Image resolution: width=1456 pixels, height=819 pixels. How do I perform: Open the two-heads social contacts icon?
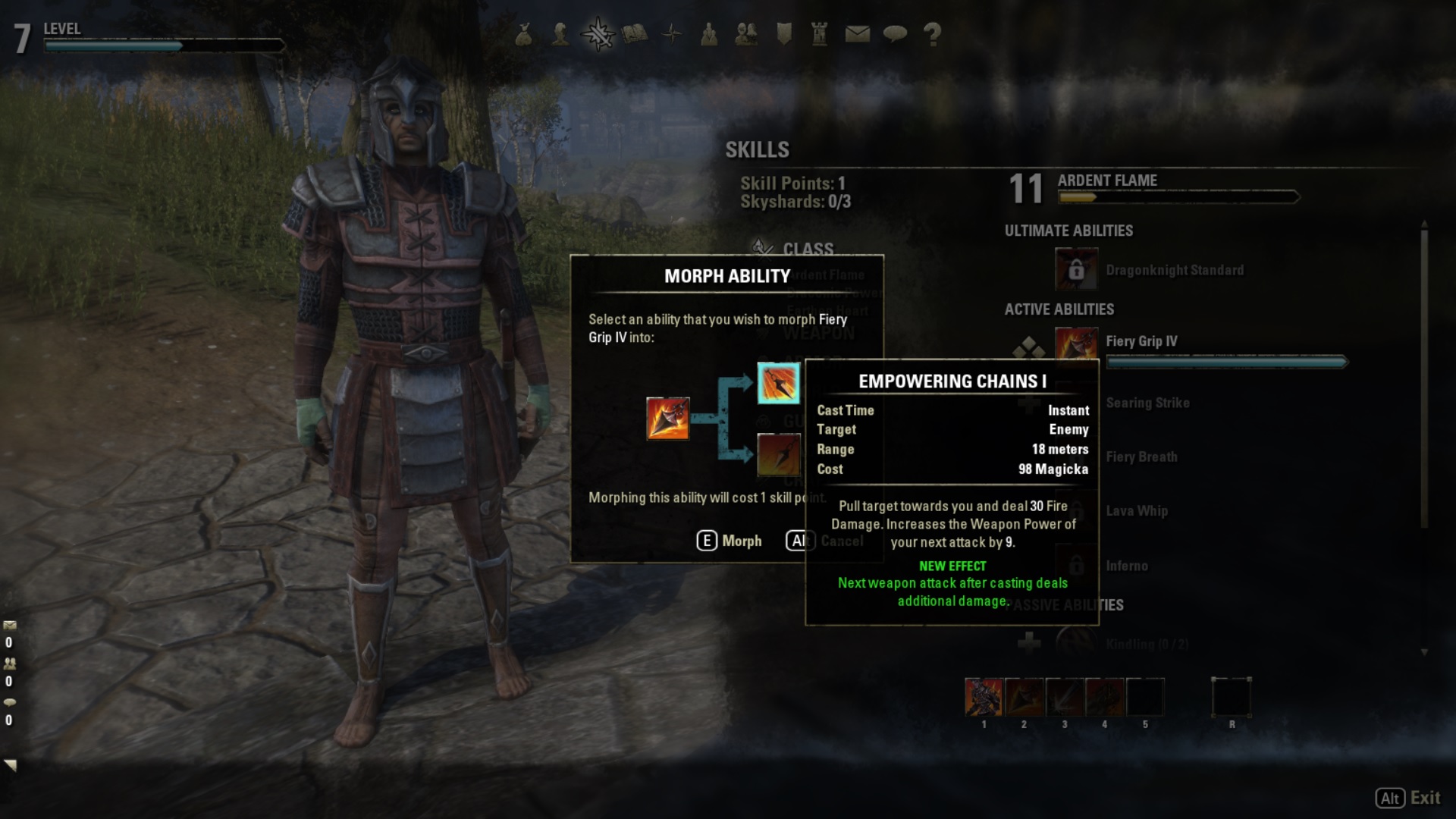coord(746,34)
